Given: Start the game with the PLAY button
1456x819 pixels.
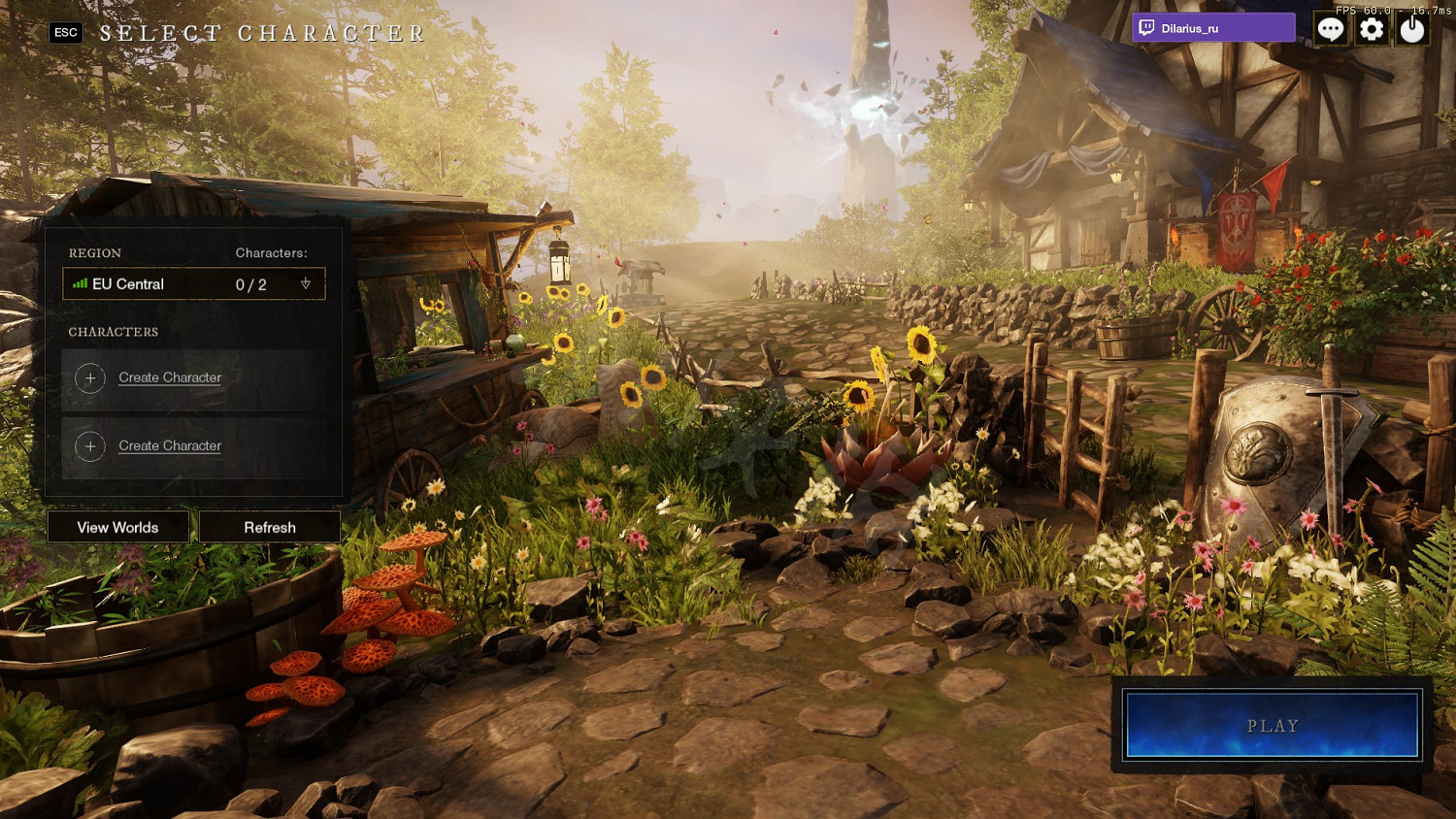Looking at the screenshot, I should click(x=1272, y=725).
